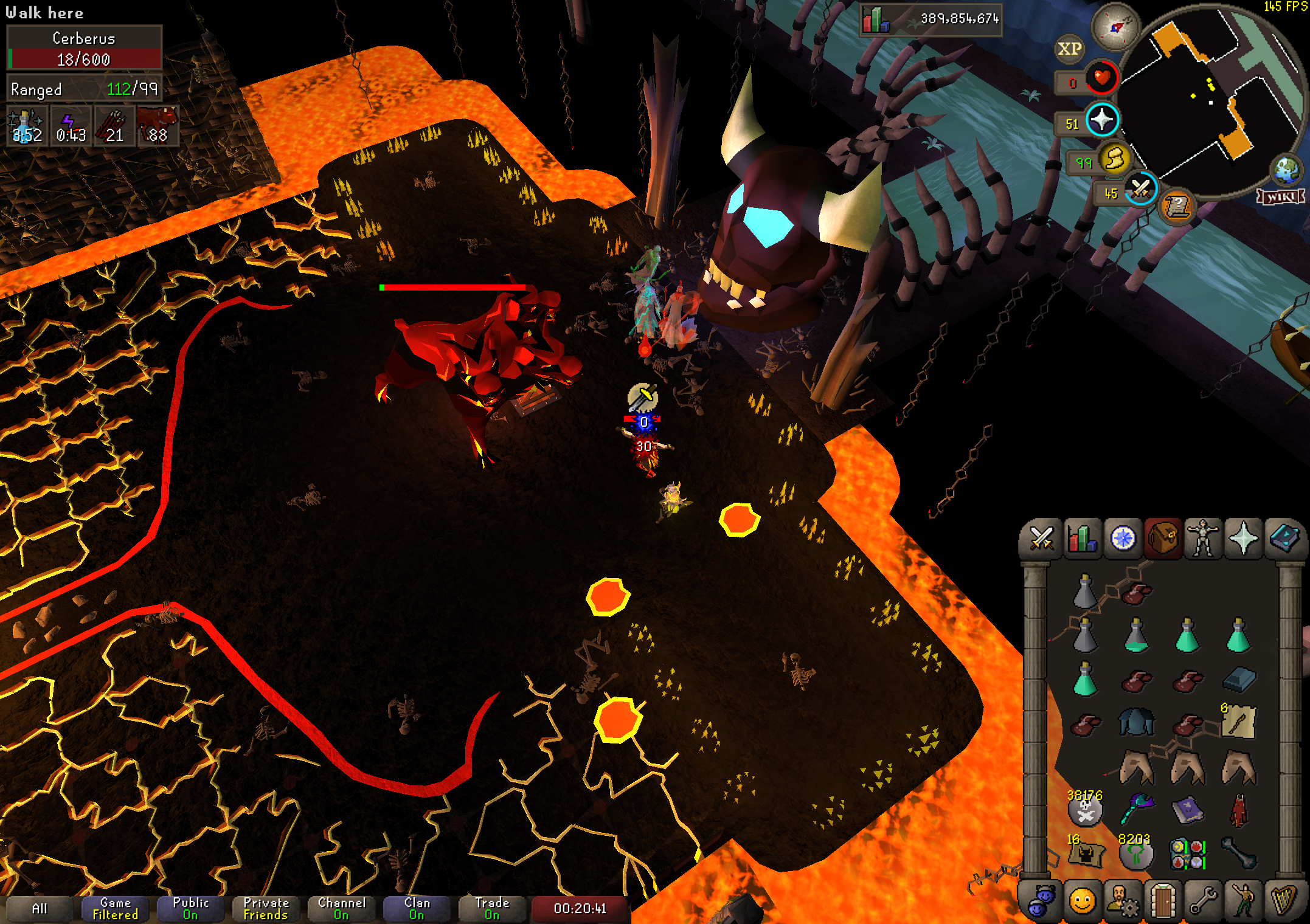
Task: Select the rune pouch in inventory
Action: pos(1187,853)
